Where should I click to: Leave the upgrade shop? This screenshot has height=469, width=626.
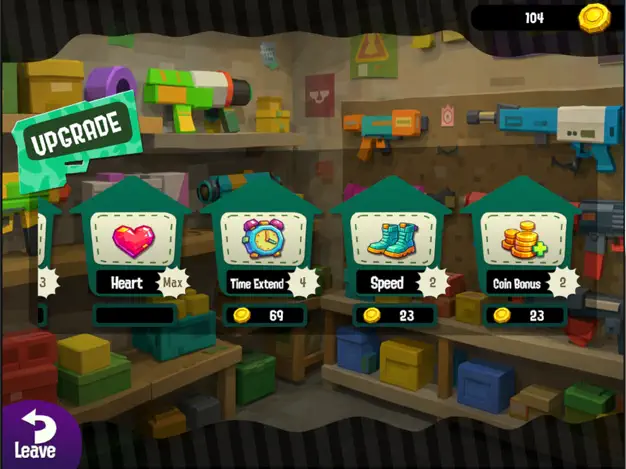pyautogui.click(x=36, y=436)
